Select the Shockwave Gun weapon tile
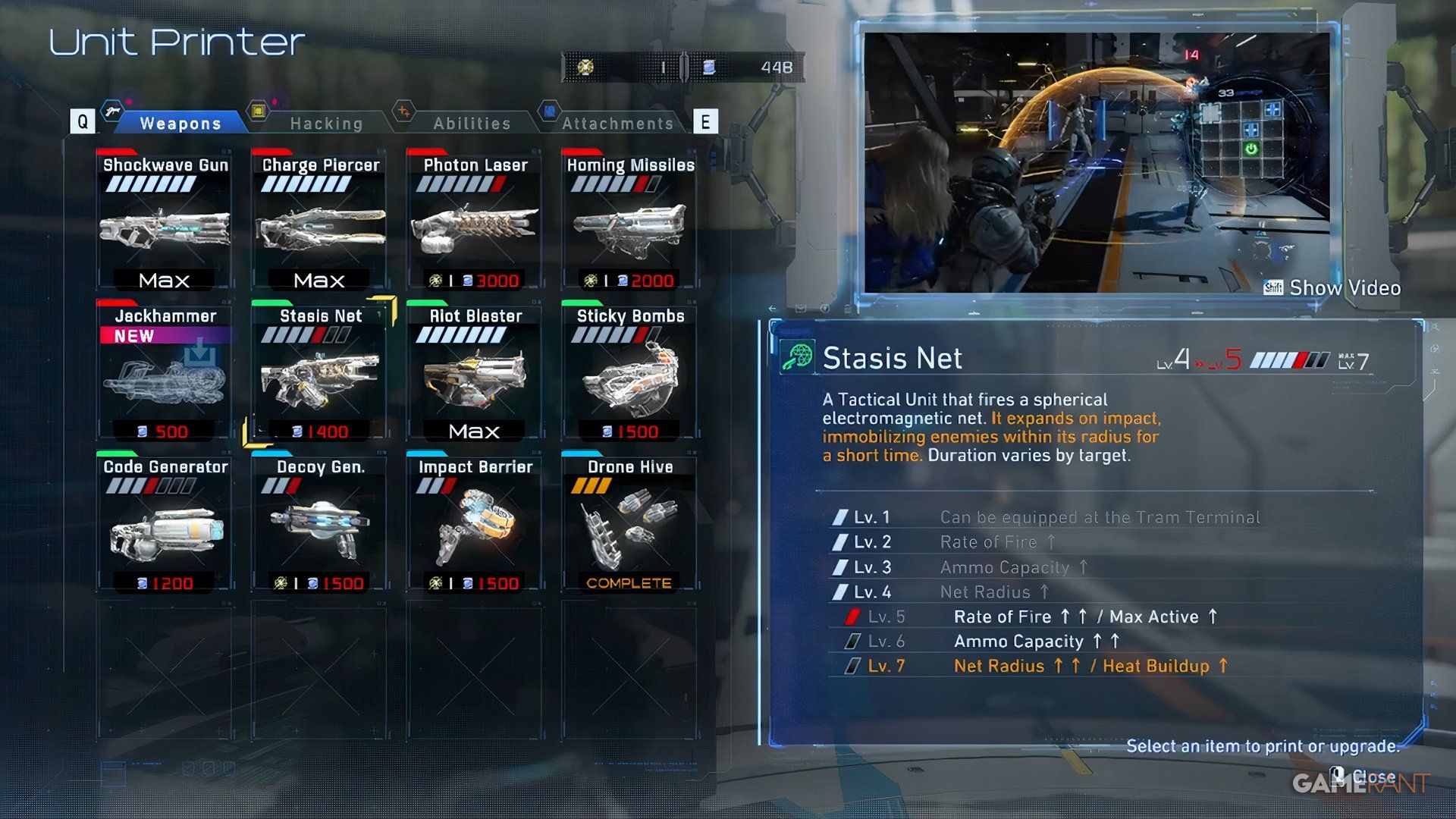The width and height of the screenshot is (1456, 819). (x=165, y=221)
